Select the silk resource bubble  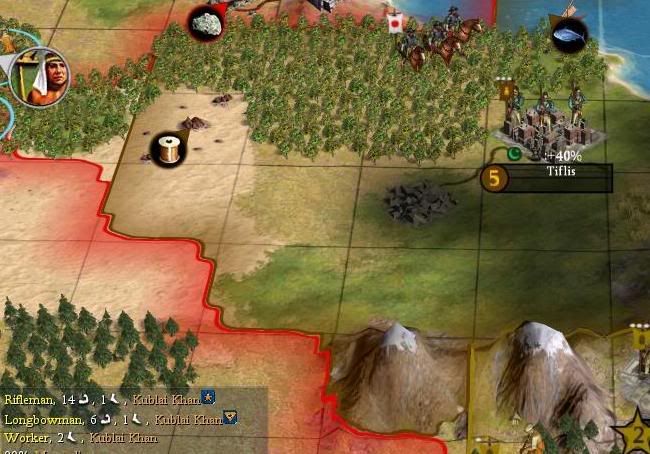pyautogui.click(x=167, y=151)
